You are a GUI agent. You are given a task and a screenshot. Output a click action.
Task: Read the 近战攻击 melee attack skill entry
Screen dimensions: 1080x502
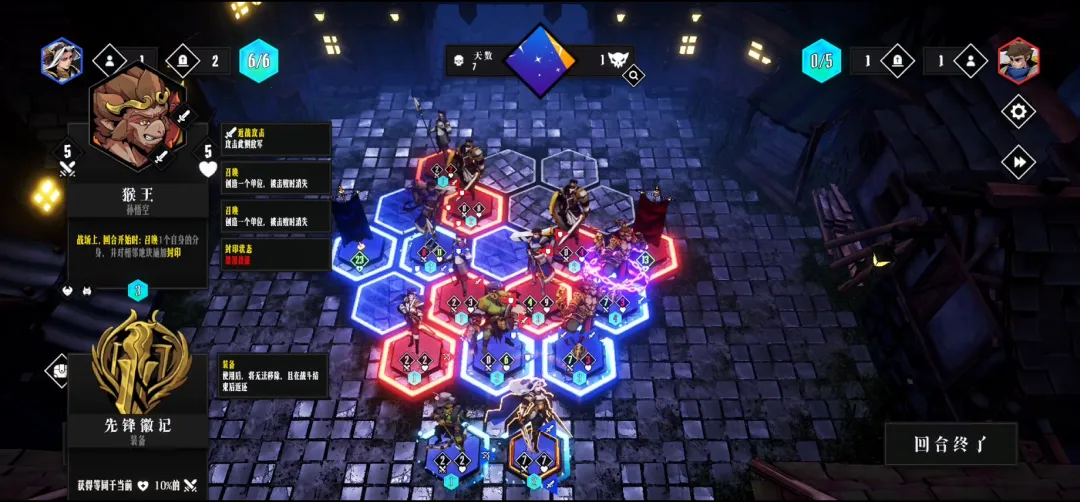pyautogui.click(x=276, y=138)
